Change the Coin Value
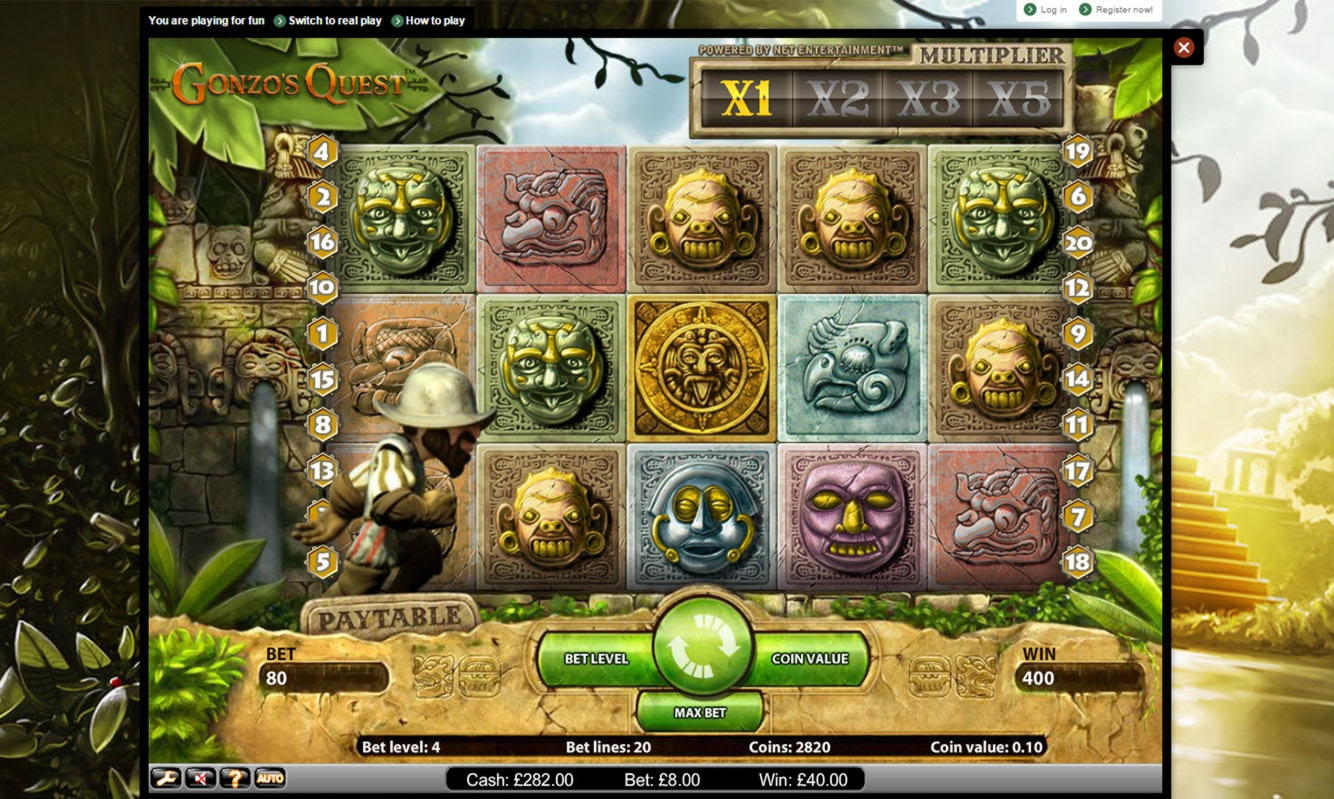The image size is (1334, 799). pyautogui.click(x=810, y=659)
